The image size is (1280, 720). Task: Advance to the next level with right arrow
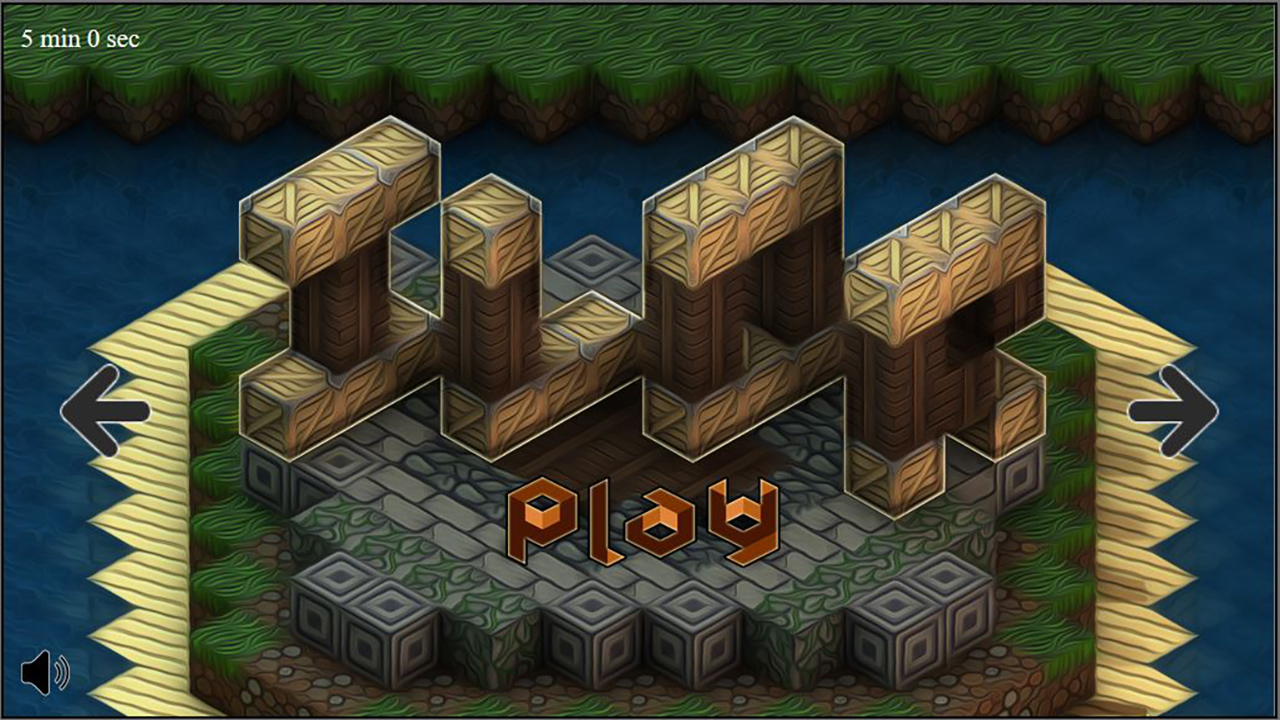(x=1173, y=411)
